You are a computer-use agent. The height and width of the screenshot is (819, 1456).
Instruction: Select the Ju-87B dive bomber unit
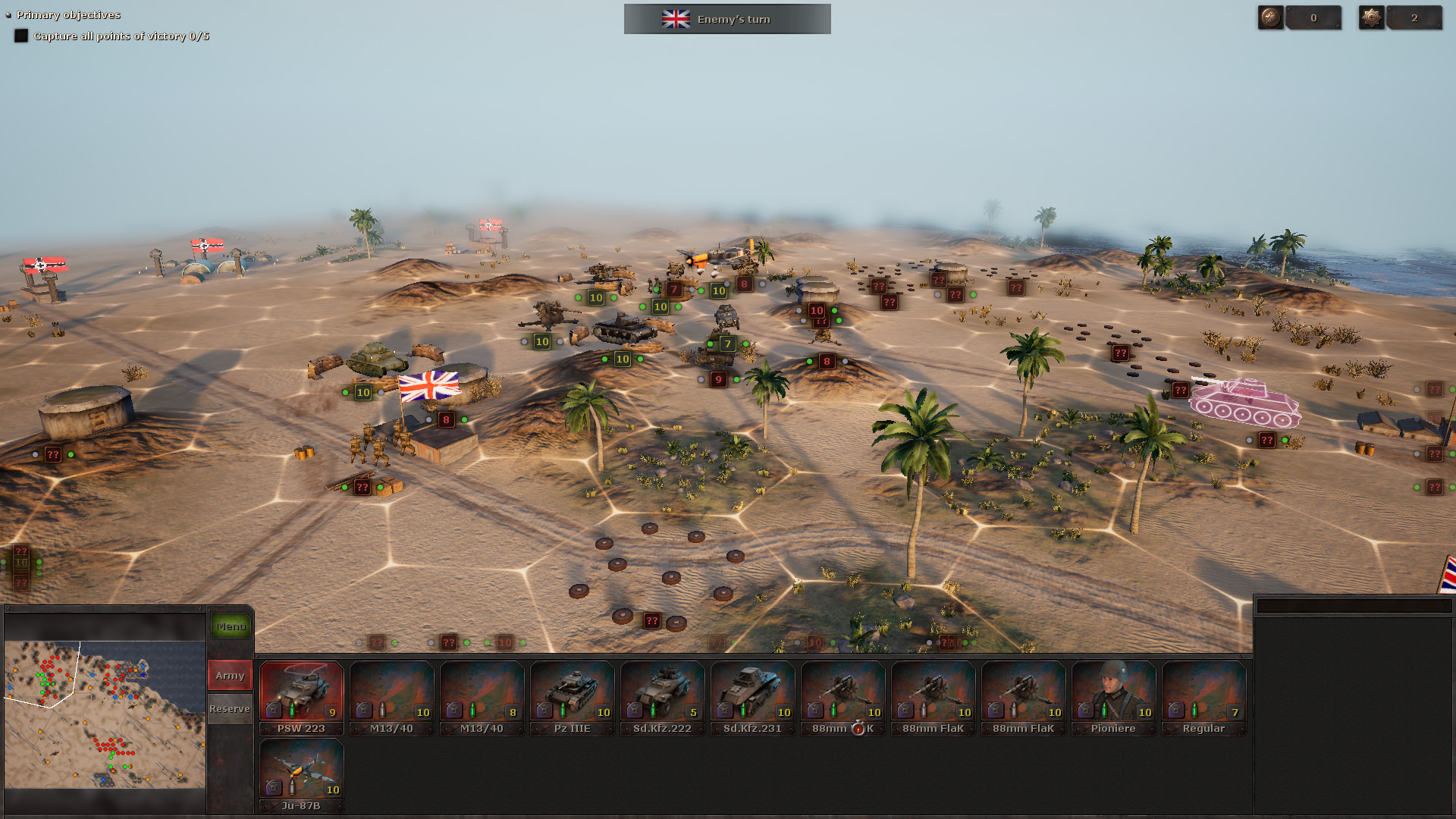point(302,766)
